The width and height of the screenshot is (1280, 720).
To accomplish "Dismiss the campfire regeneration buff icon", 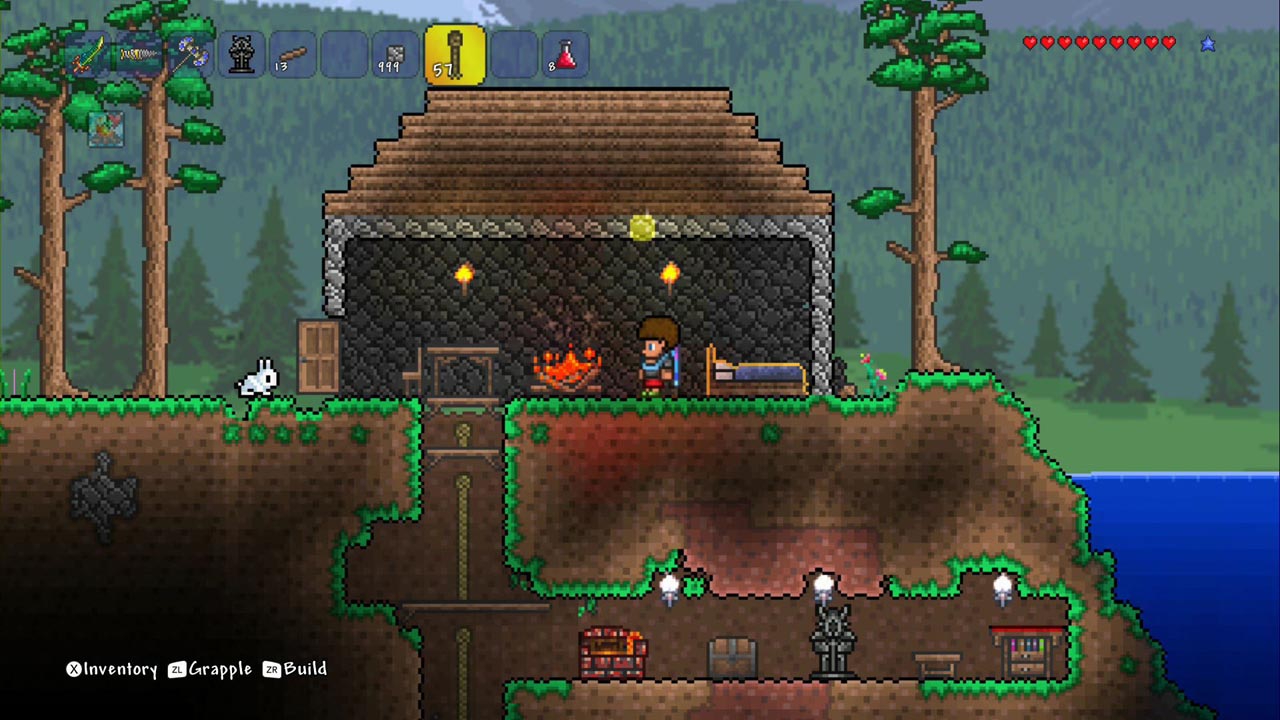I will [x=105, y=130].
